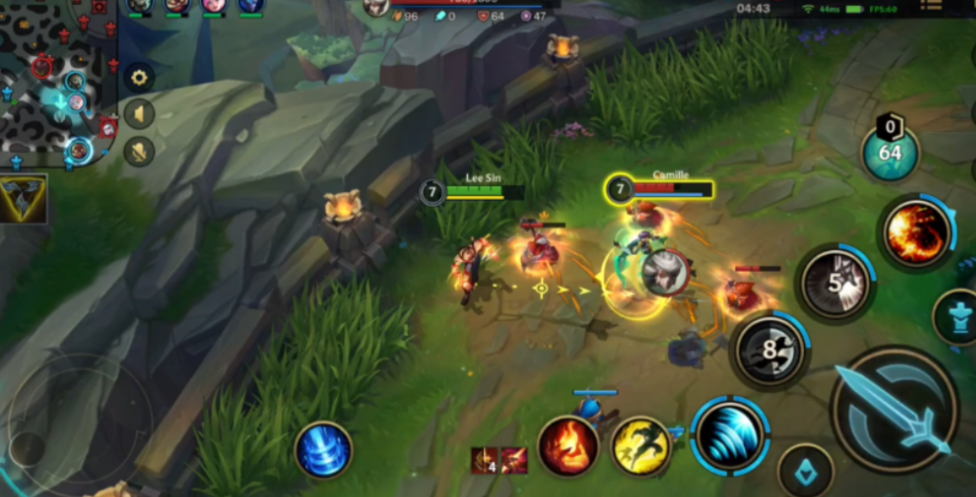Activate the ability showing cooldown 8

click(769, 351)
